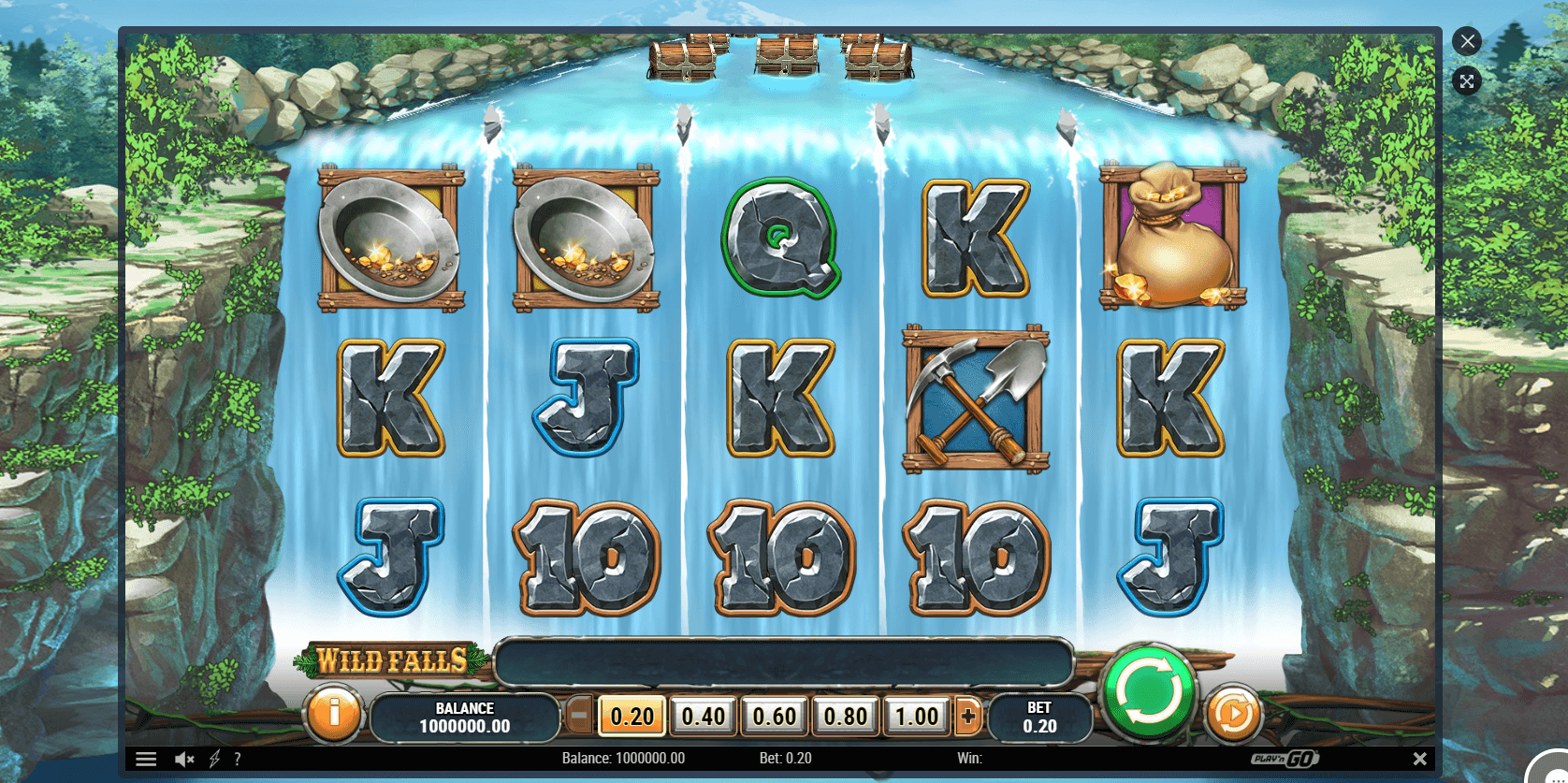
Task: Set the bet to 0.60
Action: (775, 718)
